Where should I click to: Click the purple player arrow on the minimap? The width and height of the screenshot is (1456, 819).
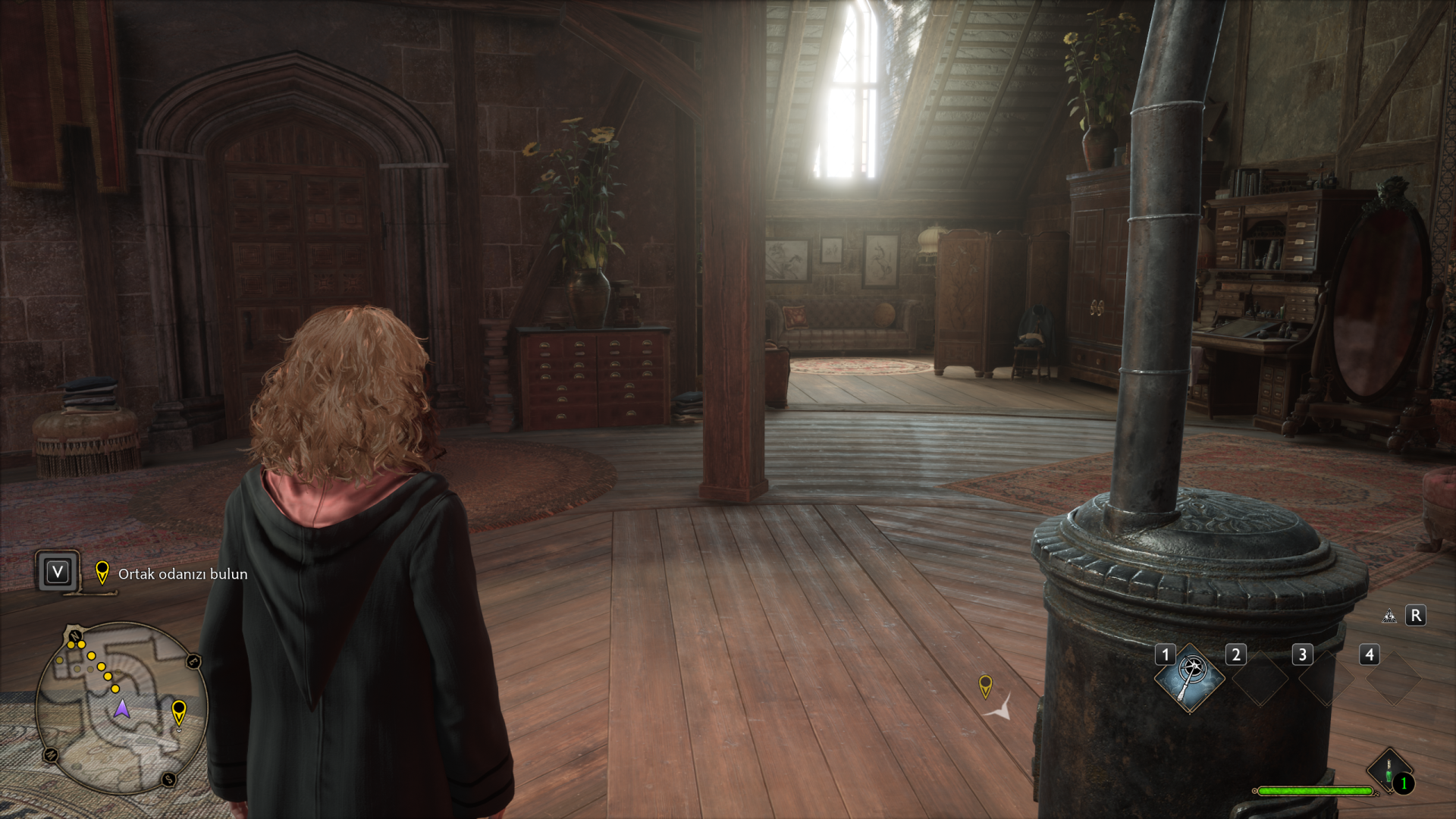pyautogui.click(x=121, y=709)
